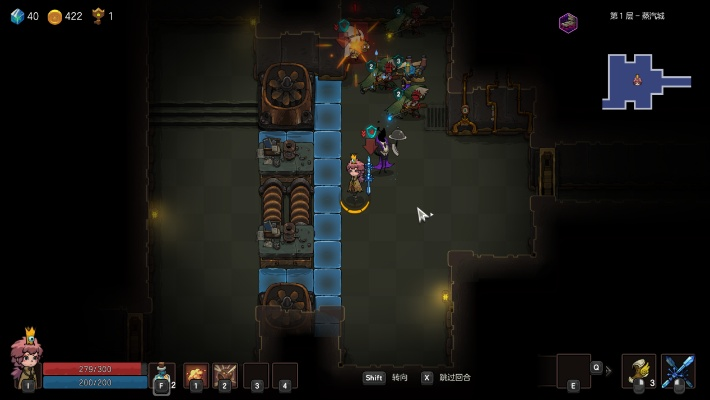Click the purple hexagon icon near the floor title
This screenshot has width=710, height=400.
pos(568,22)
